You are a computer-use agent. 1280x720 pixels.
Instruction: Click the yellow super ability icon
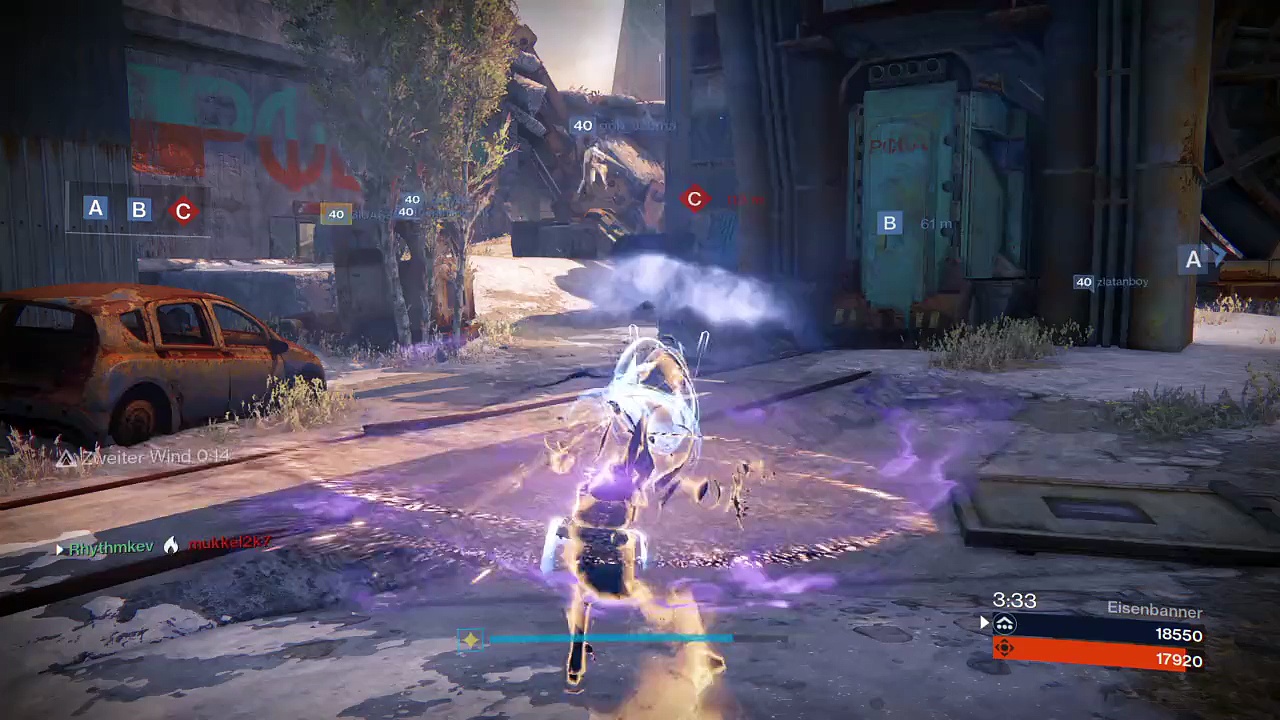pos(470,640)
